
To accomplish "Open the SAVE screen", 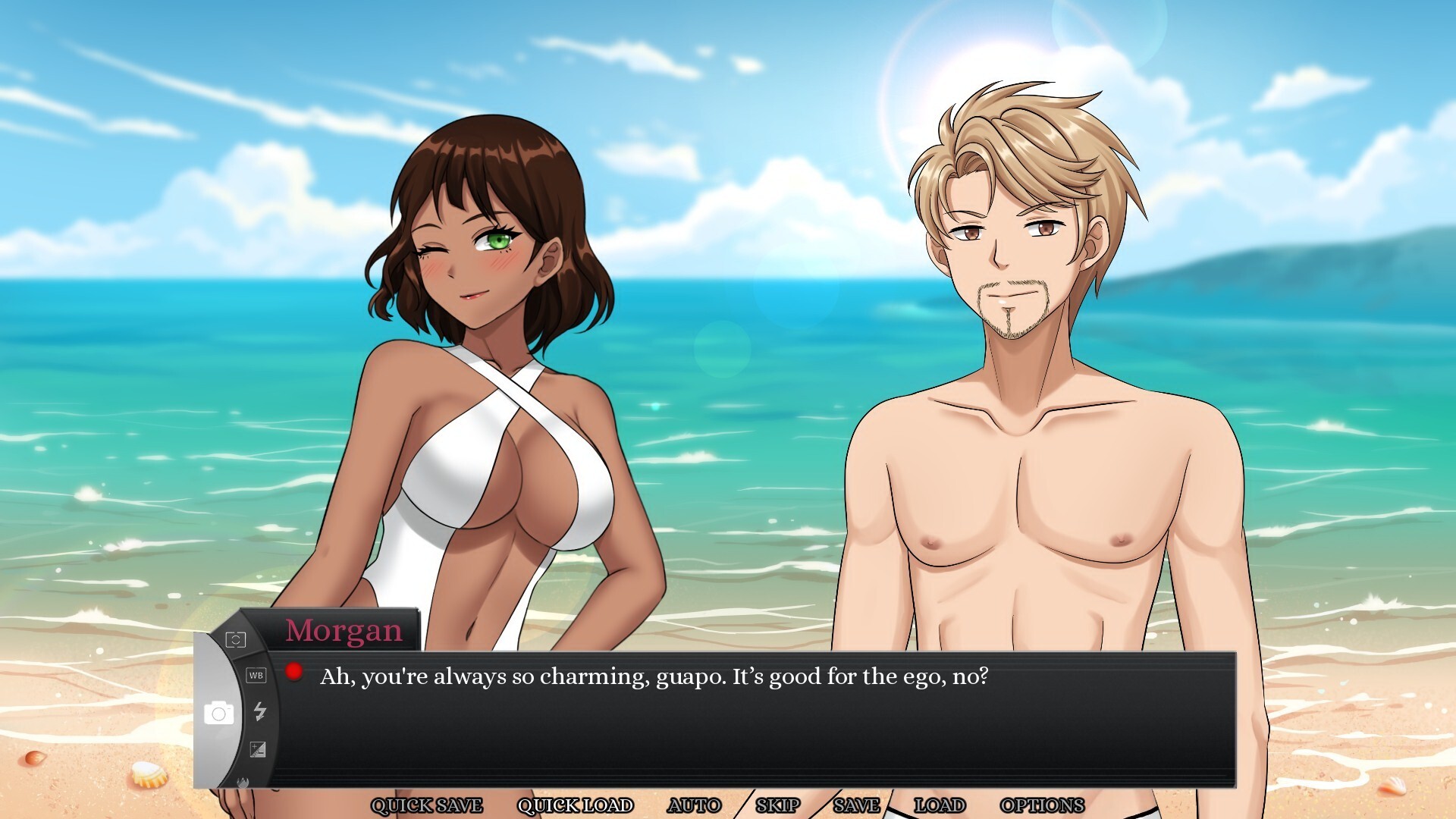I will (x=855, y=805).
